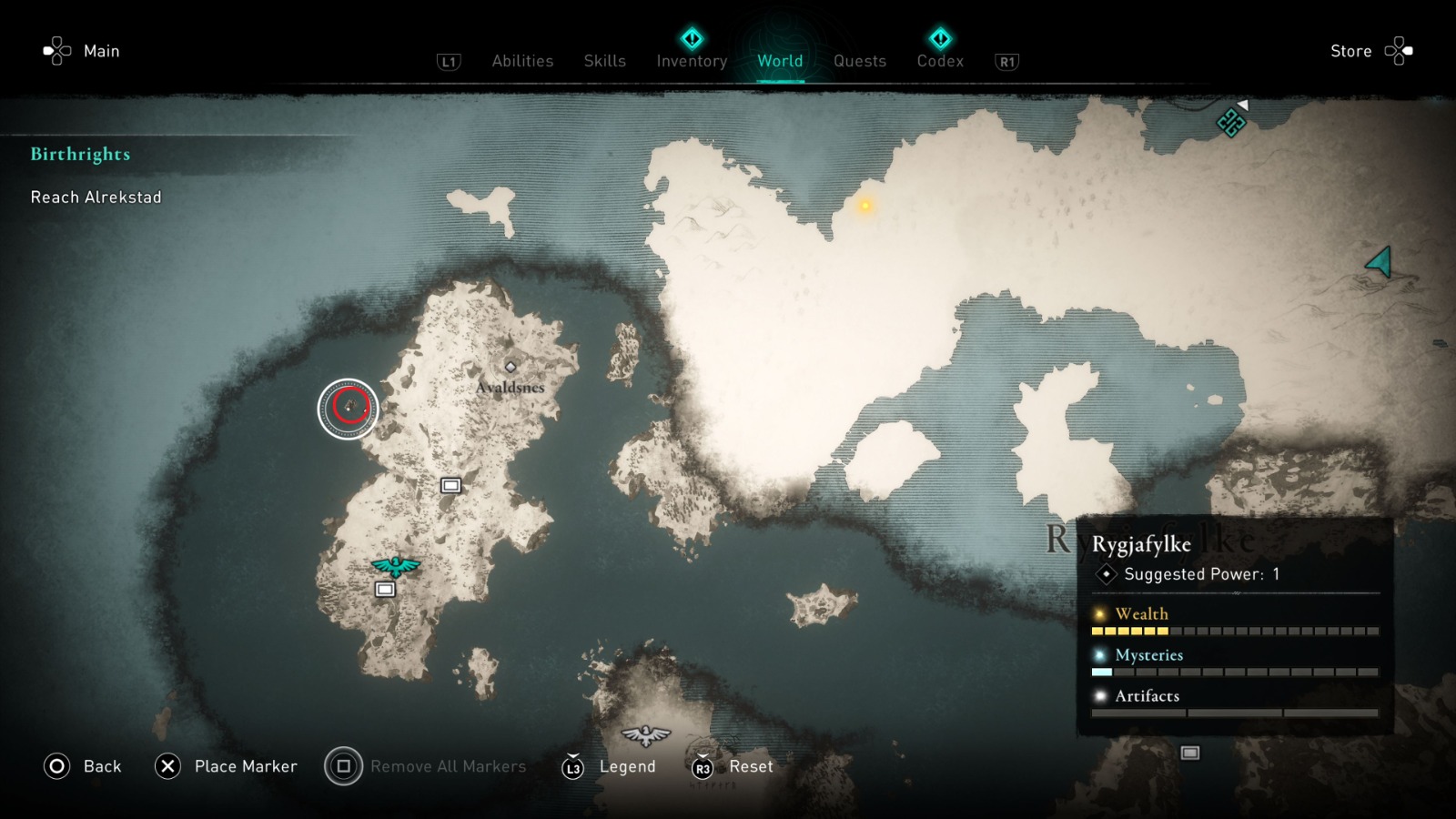Click the diamond icon above Codex
Viewport: 1456px width, 819px height.
(940, 37)
